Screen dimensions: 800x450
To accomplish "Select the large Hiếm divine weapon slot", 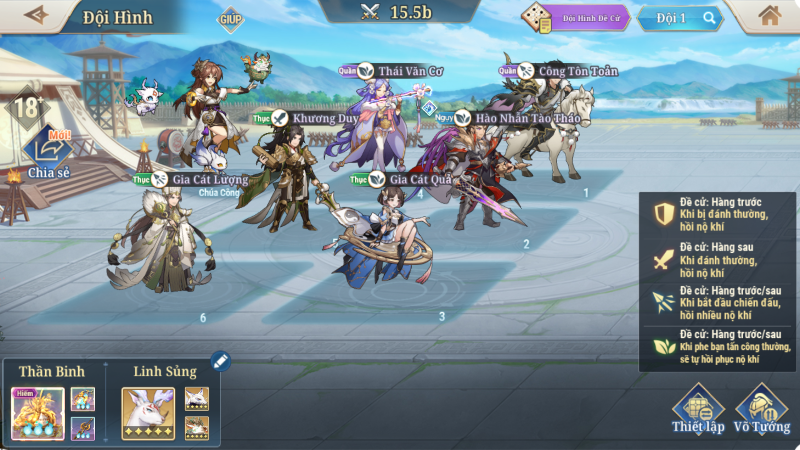I will click(38, 413).
